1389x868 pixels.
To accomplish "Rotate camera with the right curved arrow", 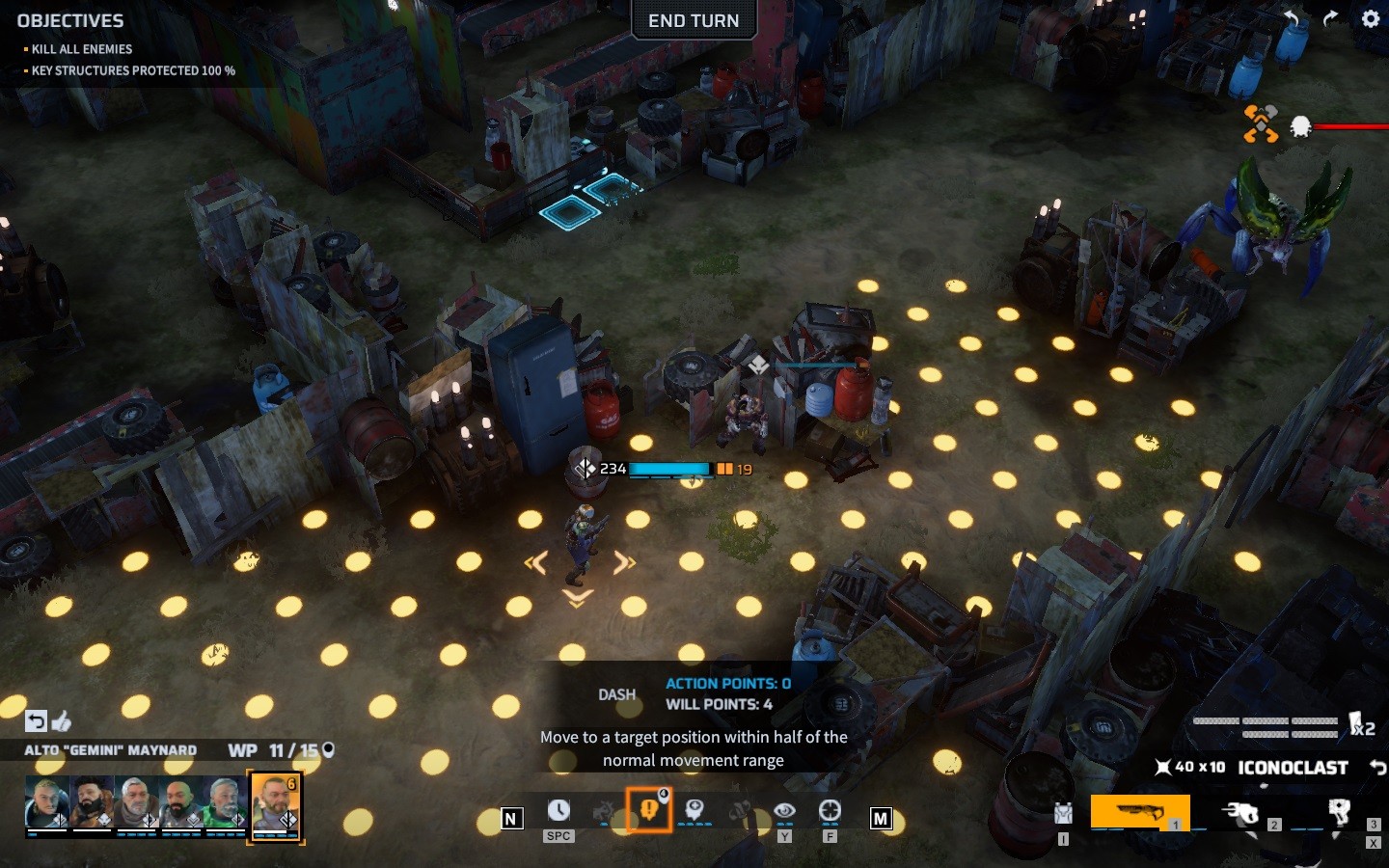I will coord(1331,18).
